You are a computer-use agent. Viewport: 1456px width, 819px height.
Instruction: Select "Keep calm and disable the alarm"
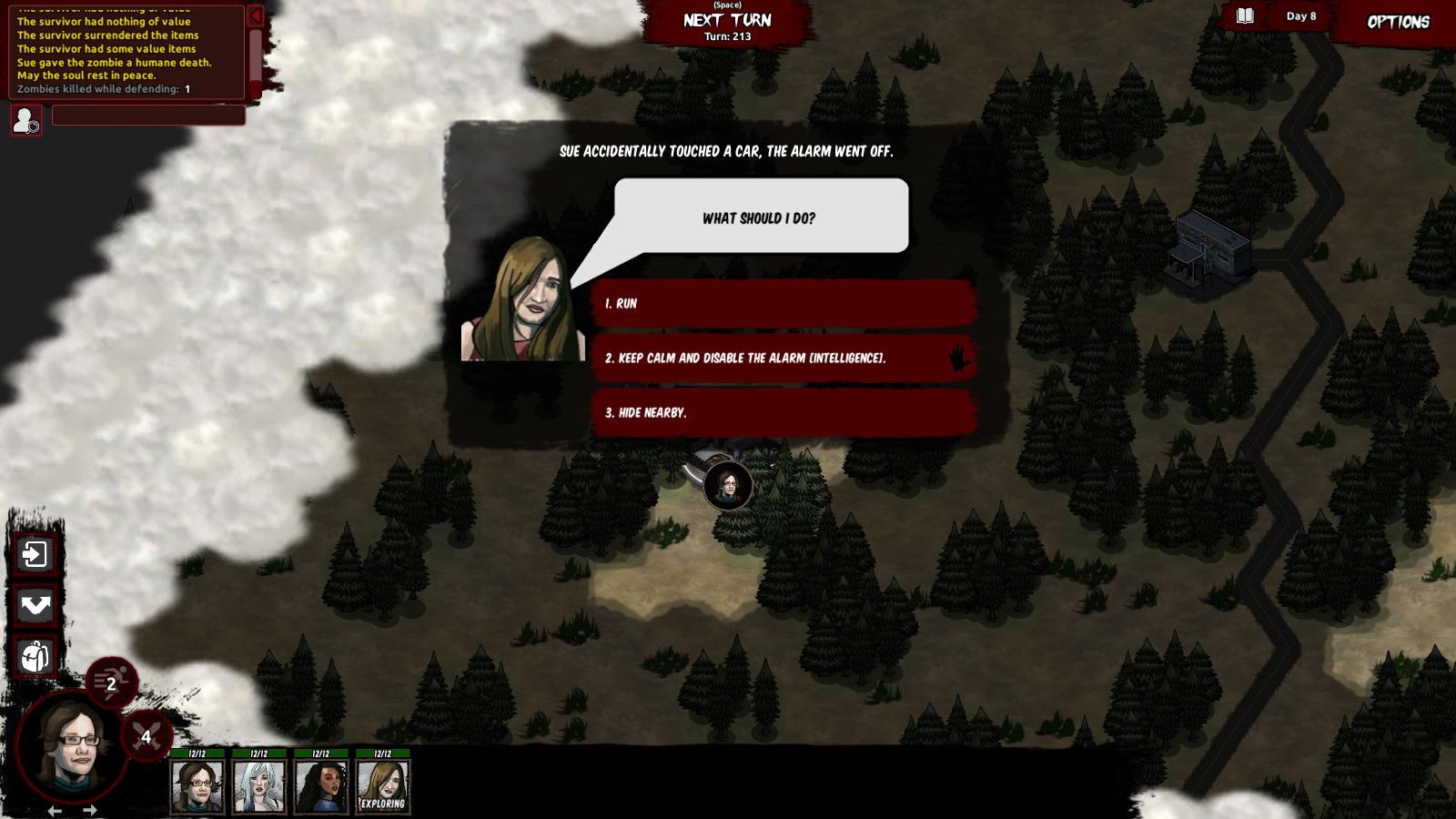point(783,358)
